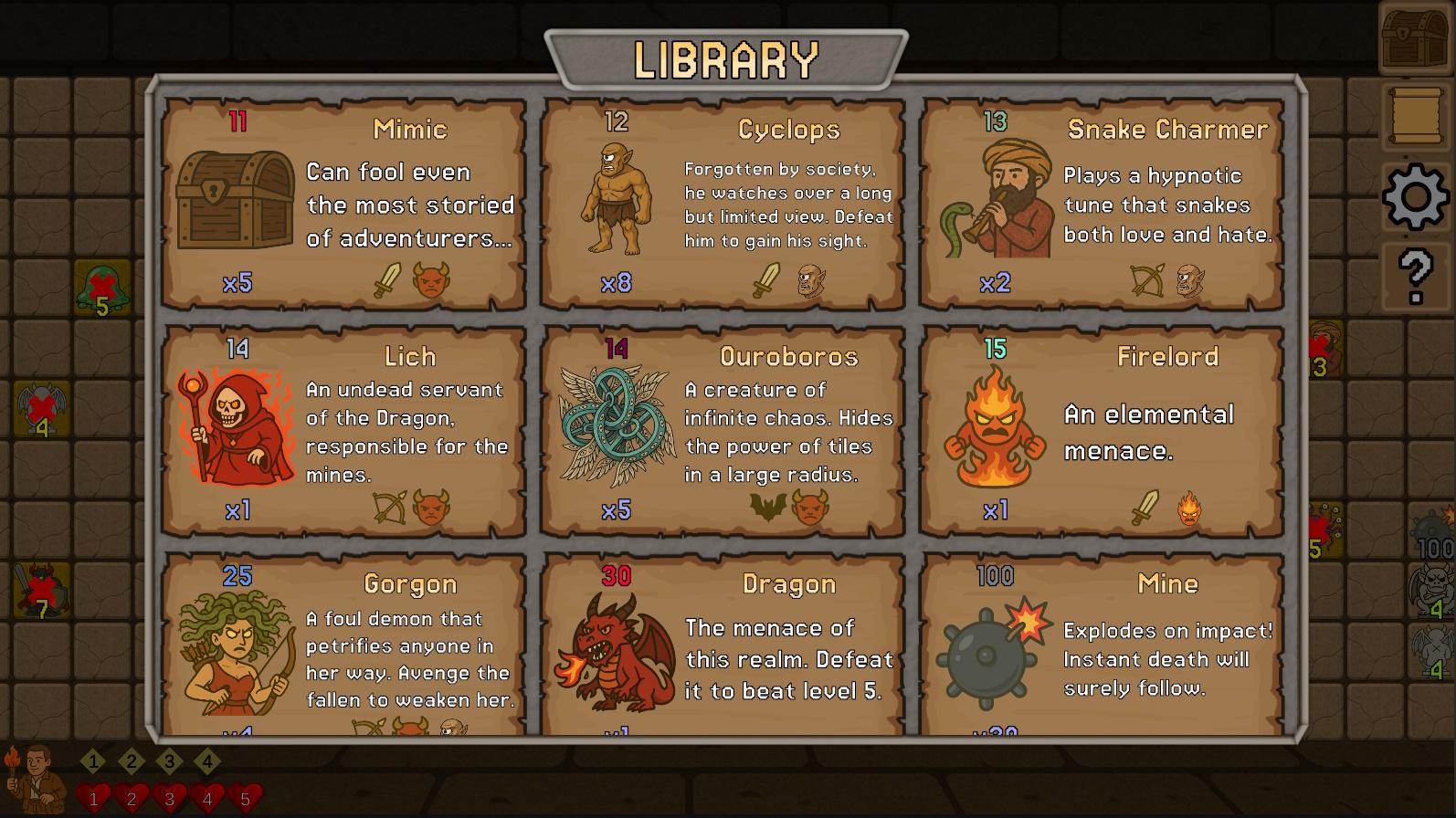Click the torch-bearing hero portrait
Image resolution: width=1456 pixels, height=818 pixels.
(34, 778)
